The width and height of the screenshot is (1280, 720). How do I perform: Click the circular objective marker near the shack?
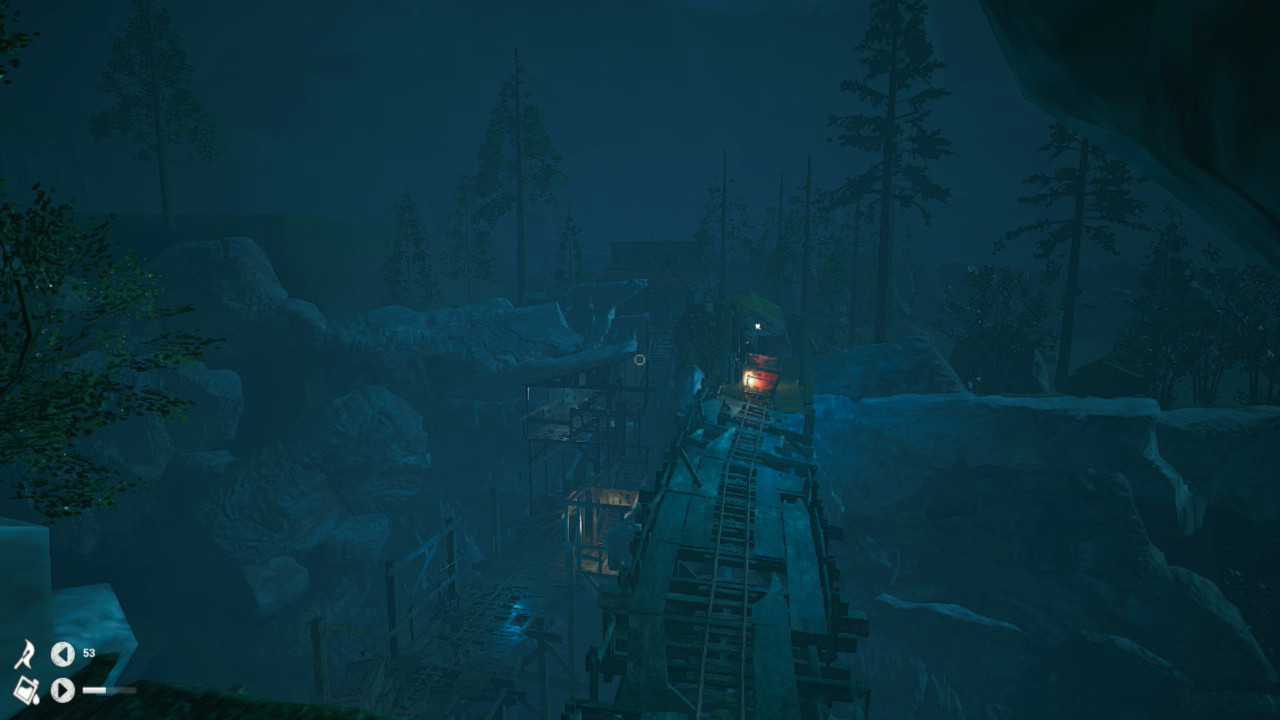click(640, 360)
